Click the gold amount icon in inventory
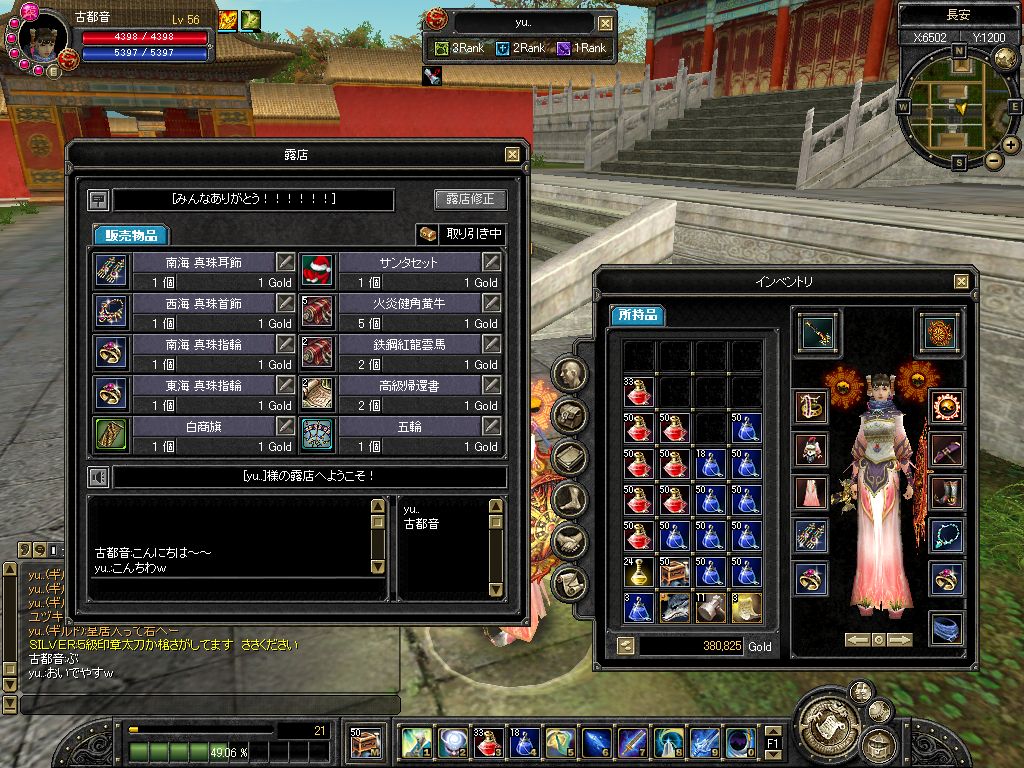Screen dimensions: 1024x768 pyautogui.click(x=625, y=646)
